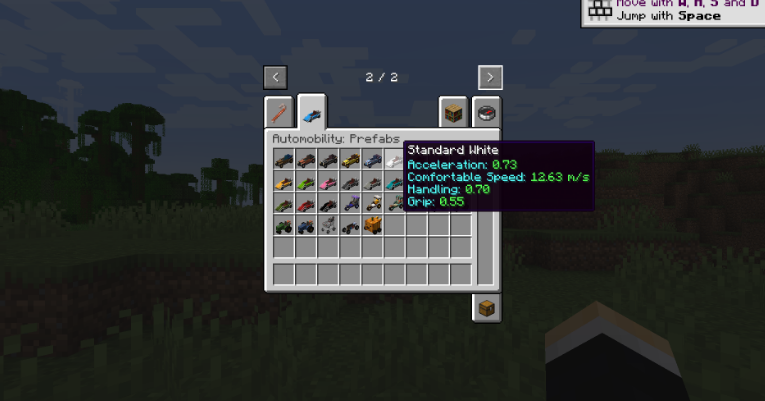Go to the previous creative tab page
765x401 pixels.
(276, 77)
